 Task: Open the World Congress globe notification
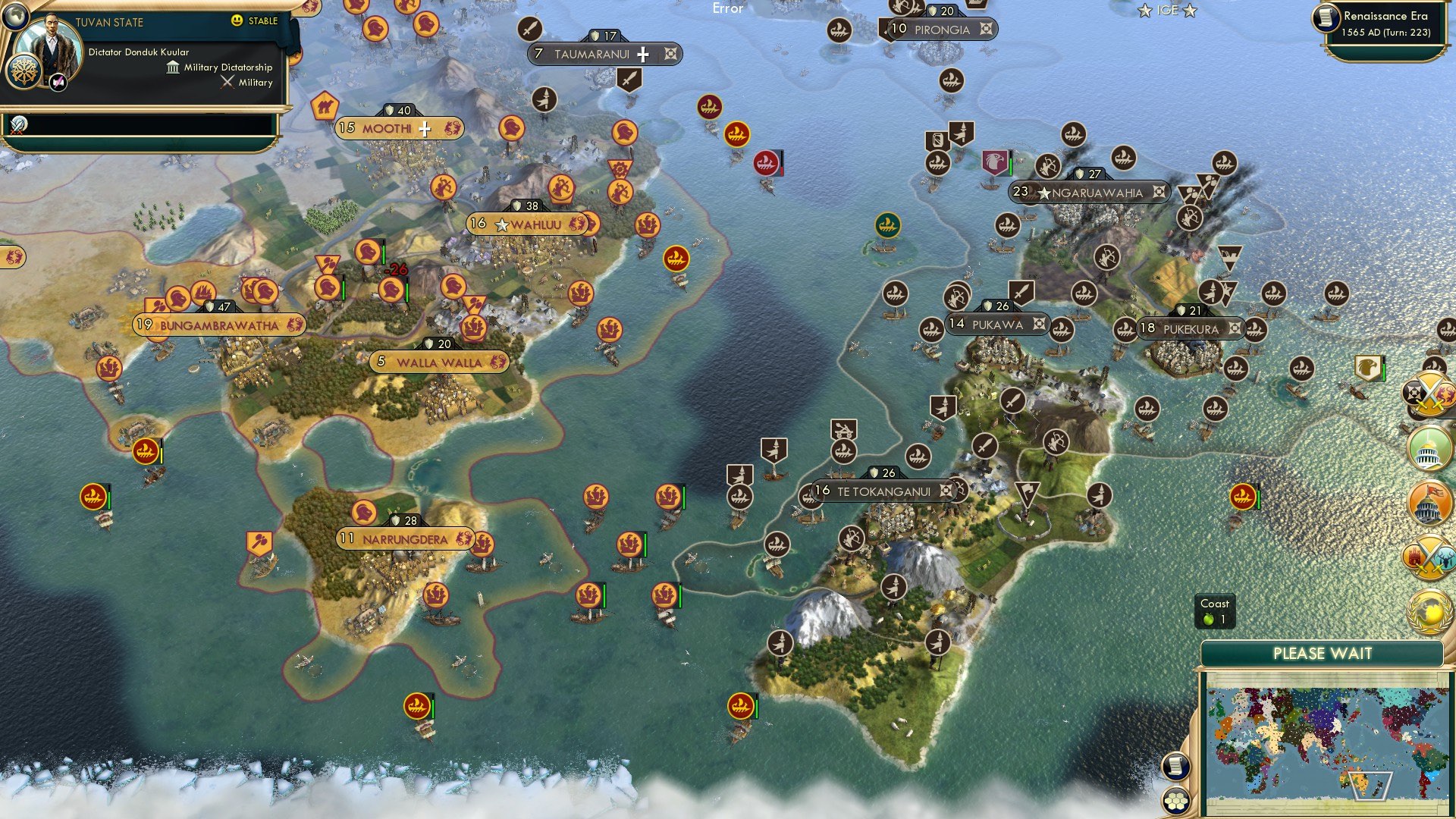click(1429, 610)
